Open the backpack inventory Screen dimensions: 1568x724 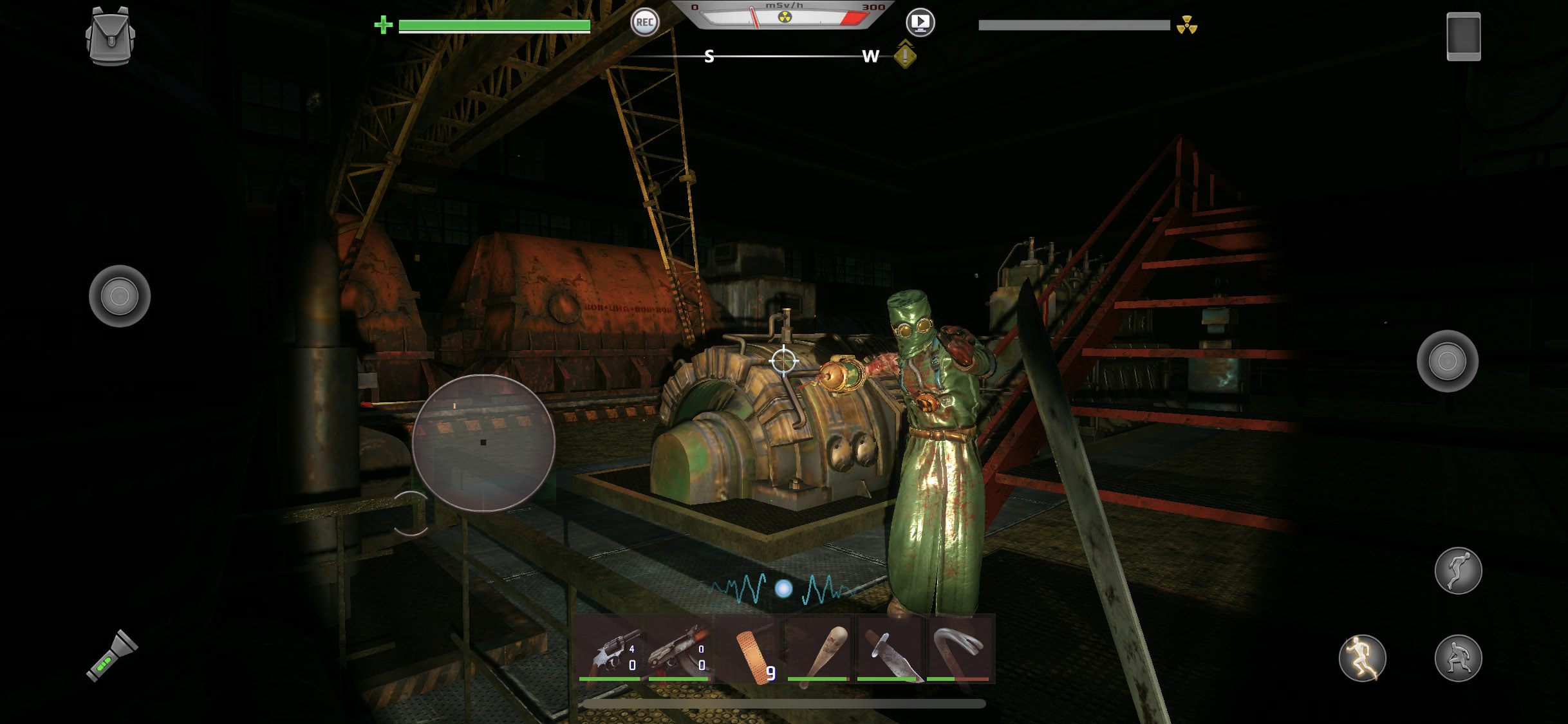(x=110, y=37)
